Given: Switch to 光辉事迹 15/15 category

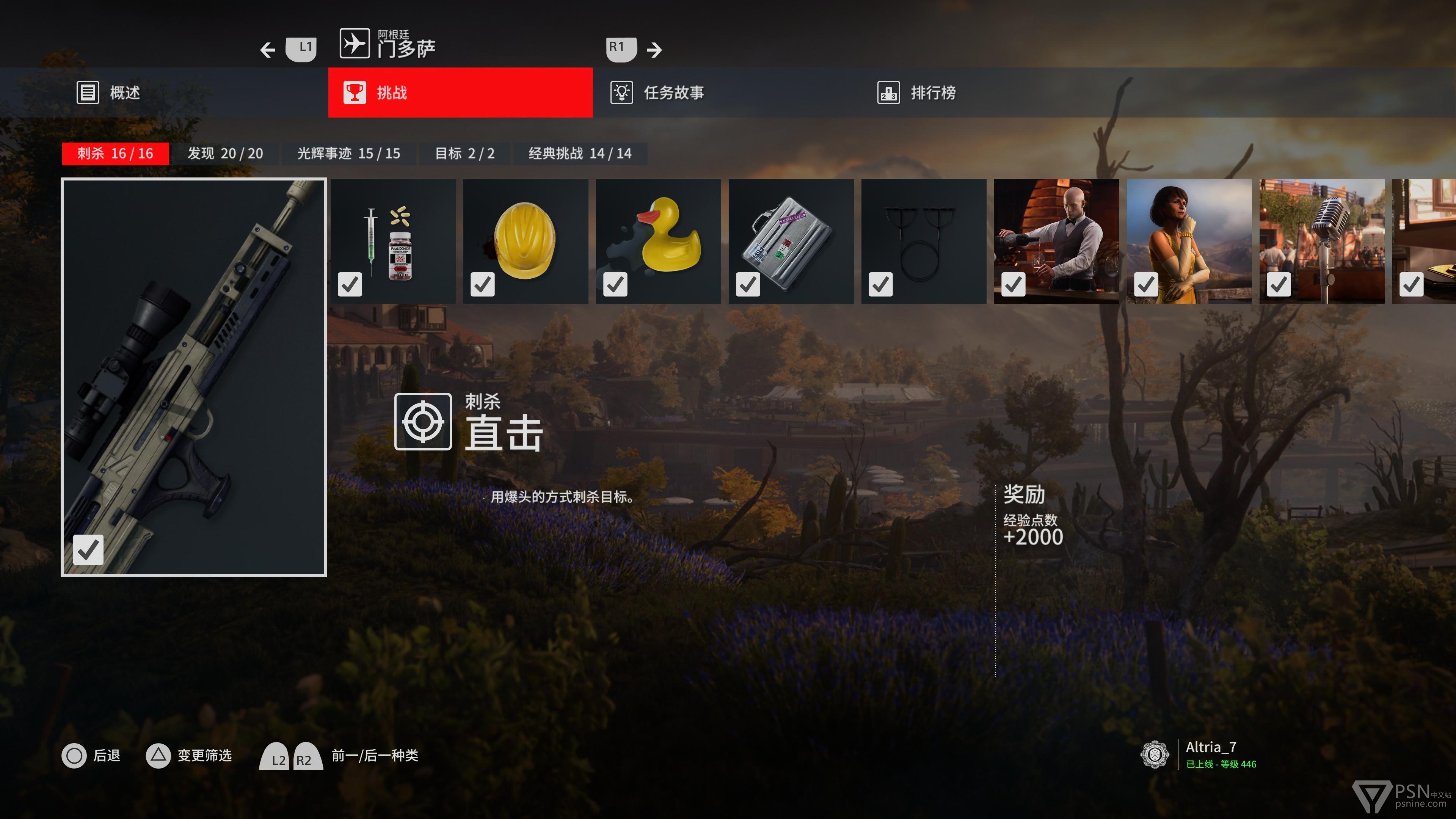Looking at the screenshot, I should click(x=348, y=154).
